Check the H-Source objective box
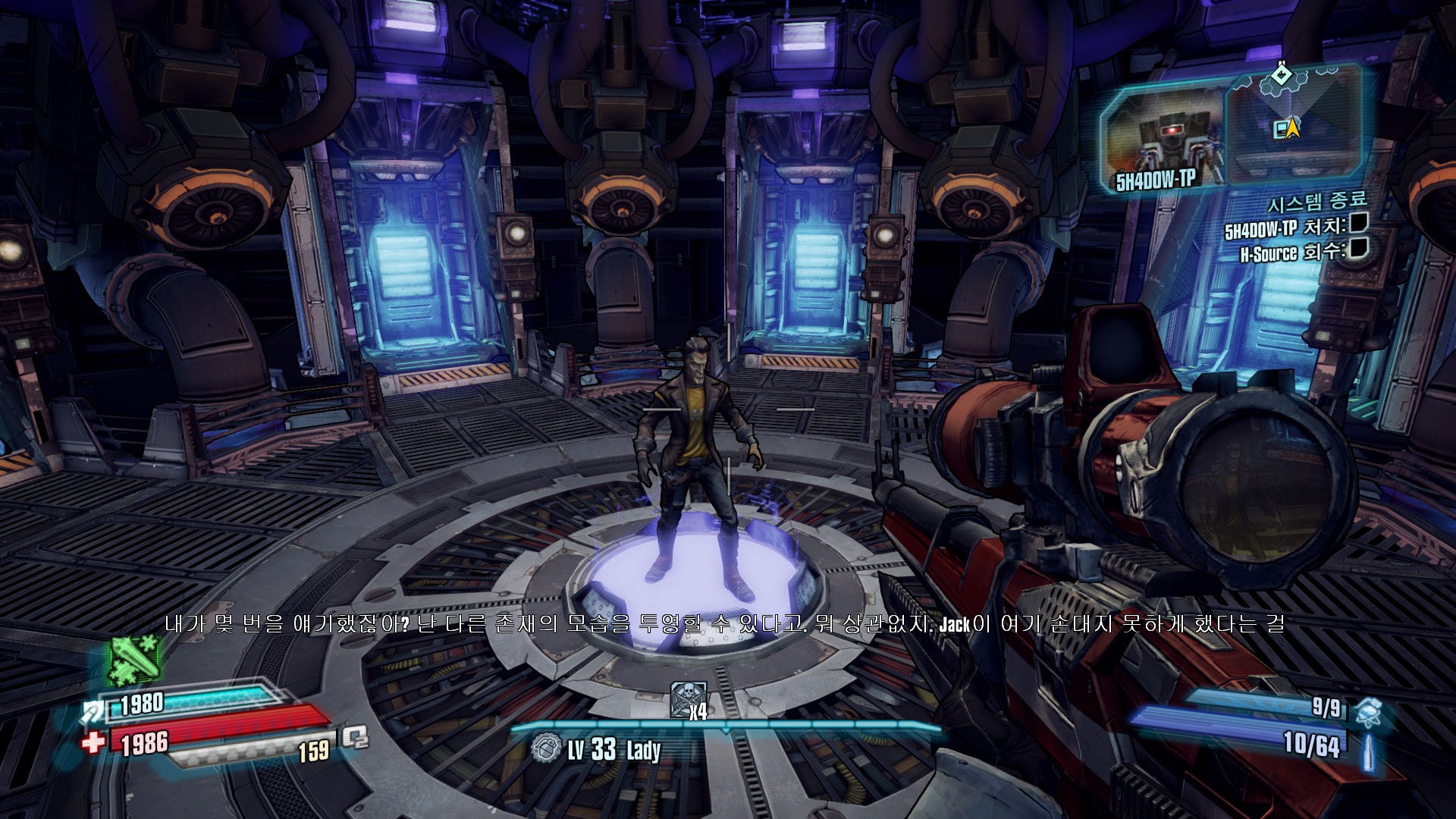Screen dimensions: 1456x819 (1358, 248)
